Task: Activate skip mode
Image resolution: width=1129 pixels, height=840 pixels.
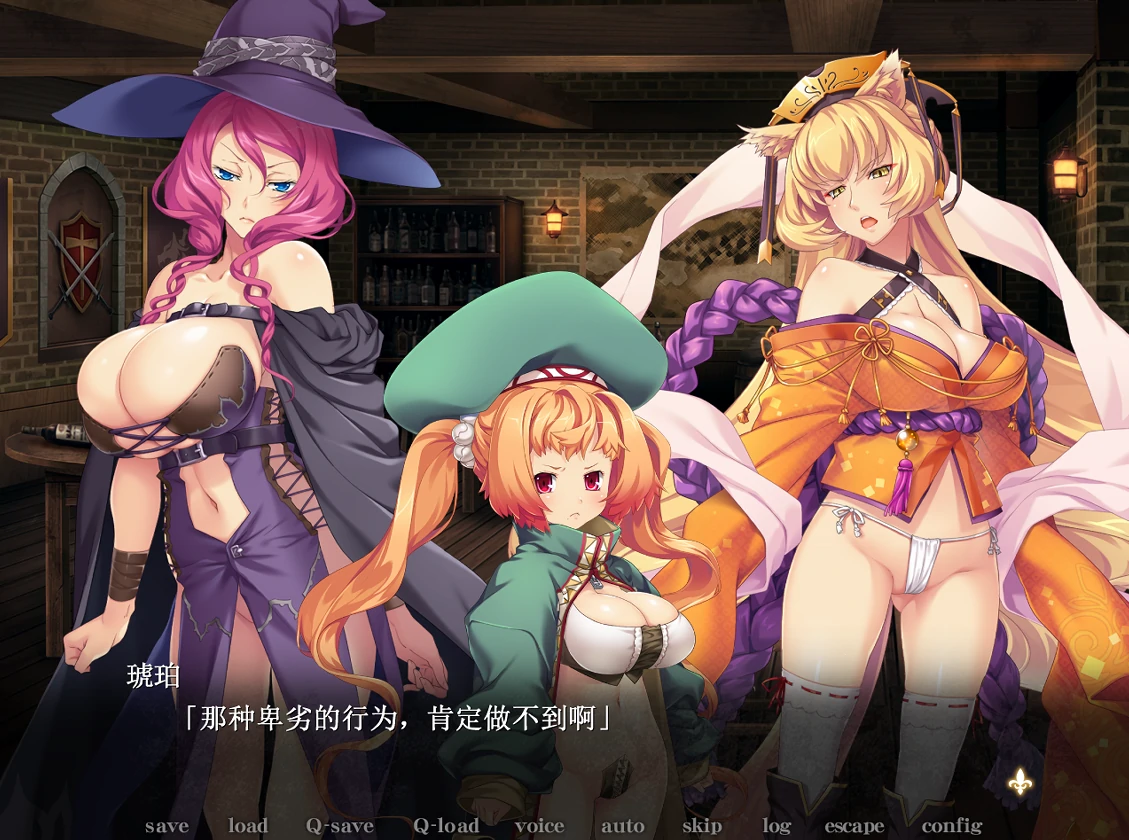Action: [702, 826]
